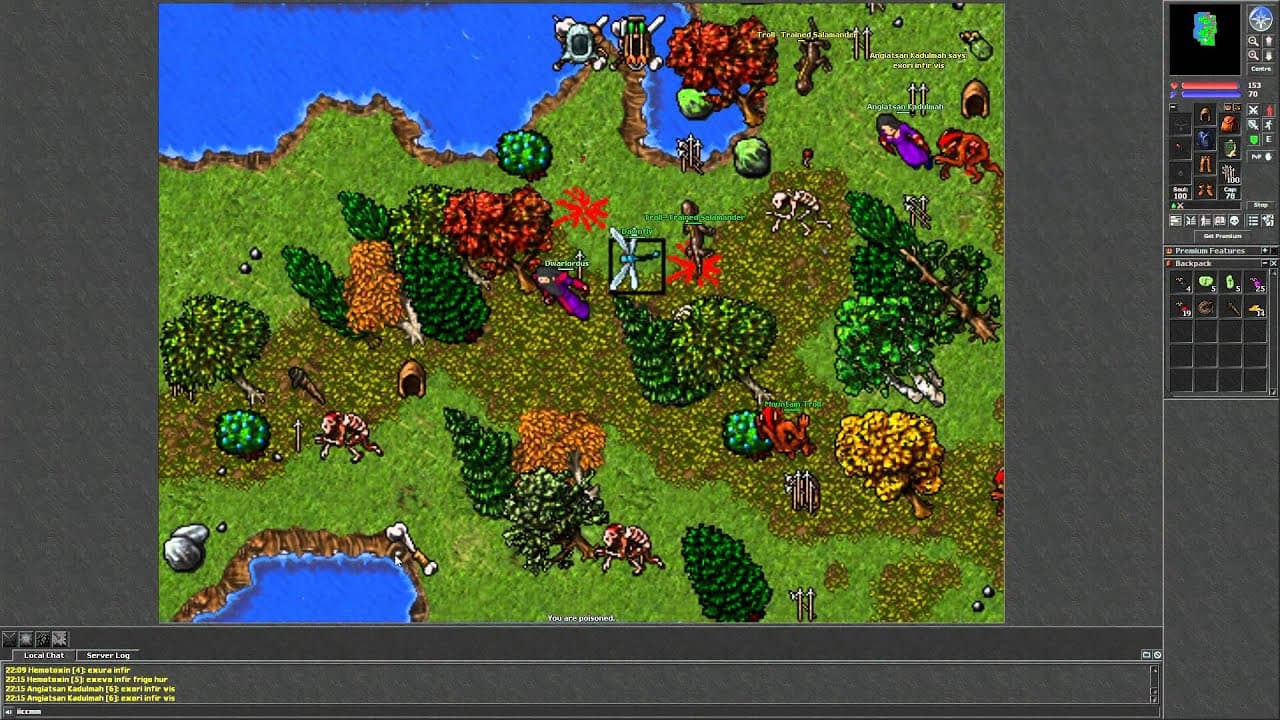Toggle the green secure mode shield
This screenshot has width=1280, height=720.
click(x=1252, y=141)
